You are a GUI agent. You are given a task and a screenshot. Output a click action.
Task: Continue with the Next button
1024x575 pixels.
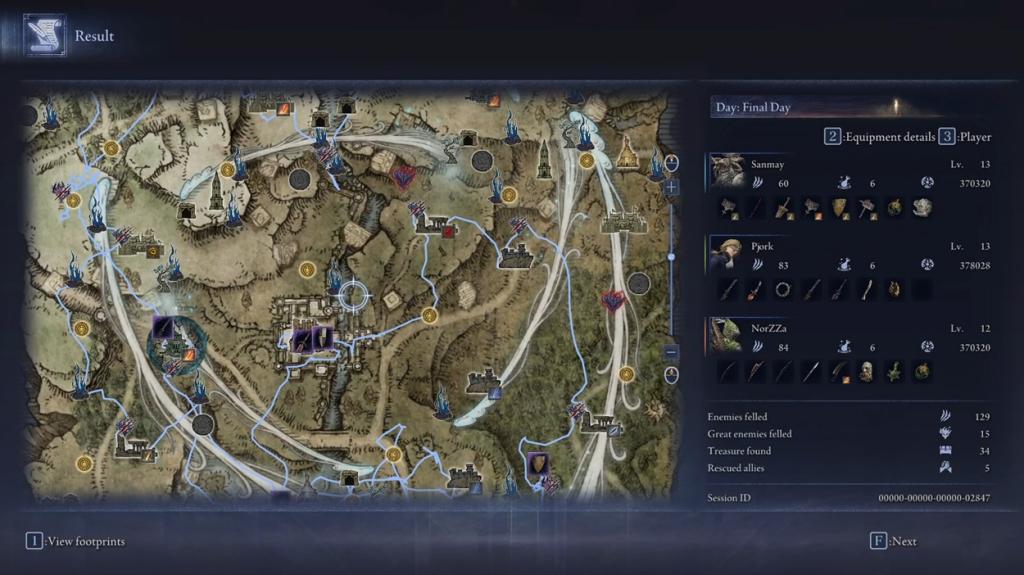point(893,541)
